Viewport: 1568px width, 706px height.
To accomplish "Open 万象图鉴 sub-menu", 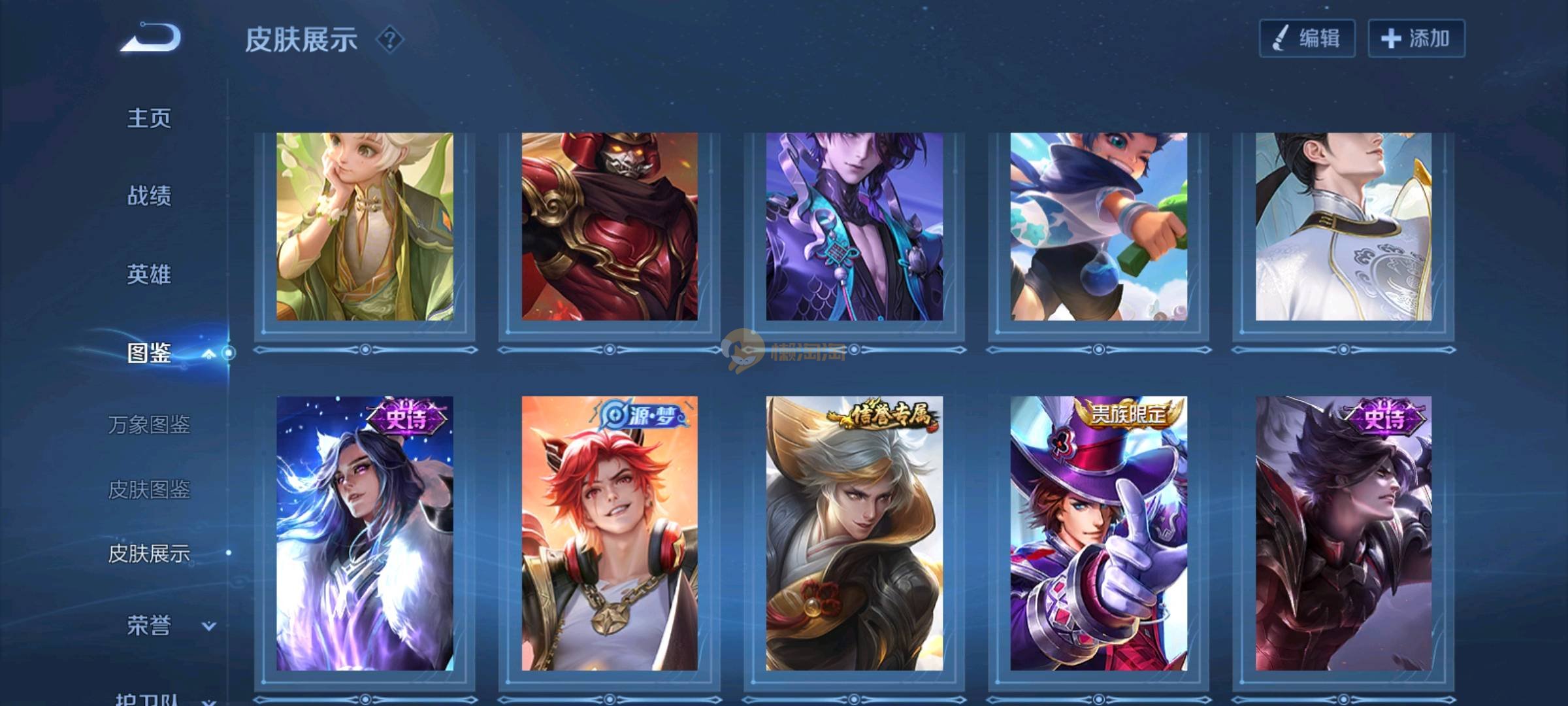I will 149,425.
